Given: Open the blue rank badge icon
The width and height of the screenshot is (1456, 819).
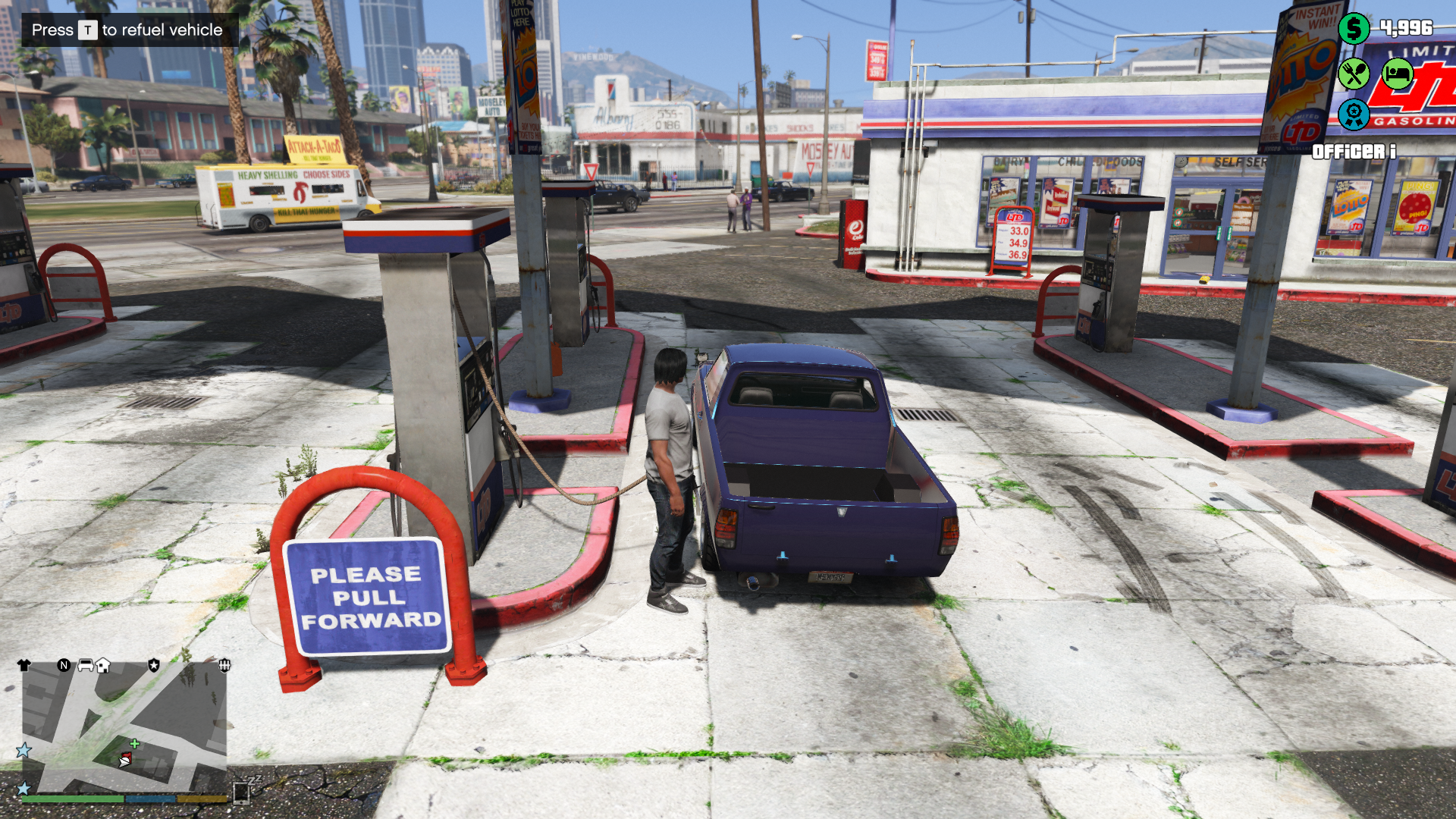Looking at the screenshot, I should (x=1354, y=115).
